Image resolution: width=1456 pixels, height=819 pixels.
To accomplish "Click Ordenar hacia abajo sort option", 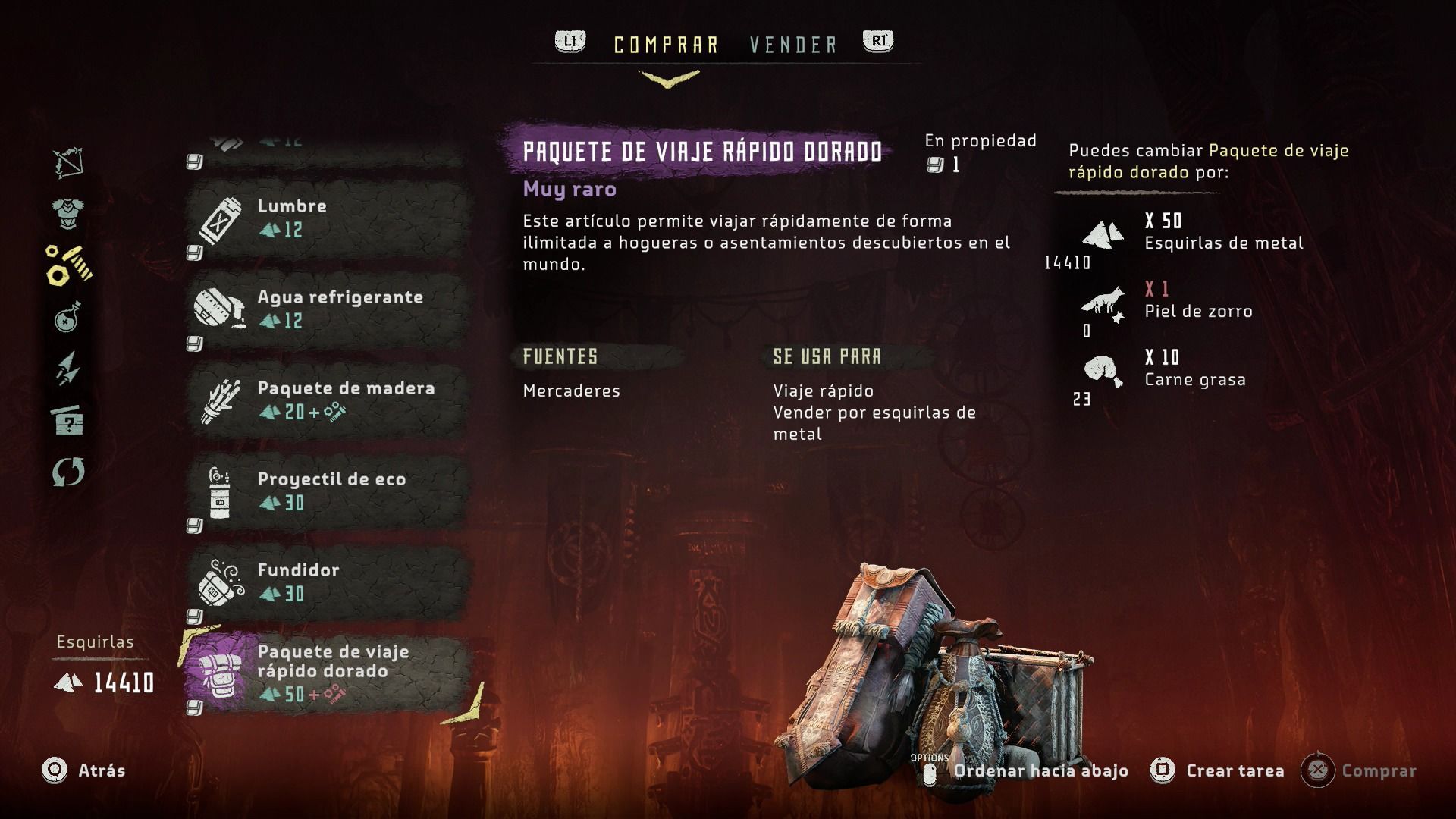I will (x=1040, y=770).
